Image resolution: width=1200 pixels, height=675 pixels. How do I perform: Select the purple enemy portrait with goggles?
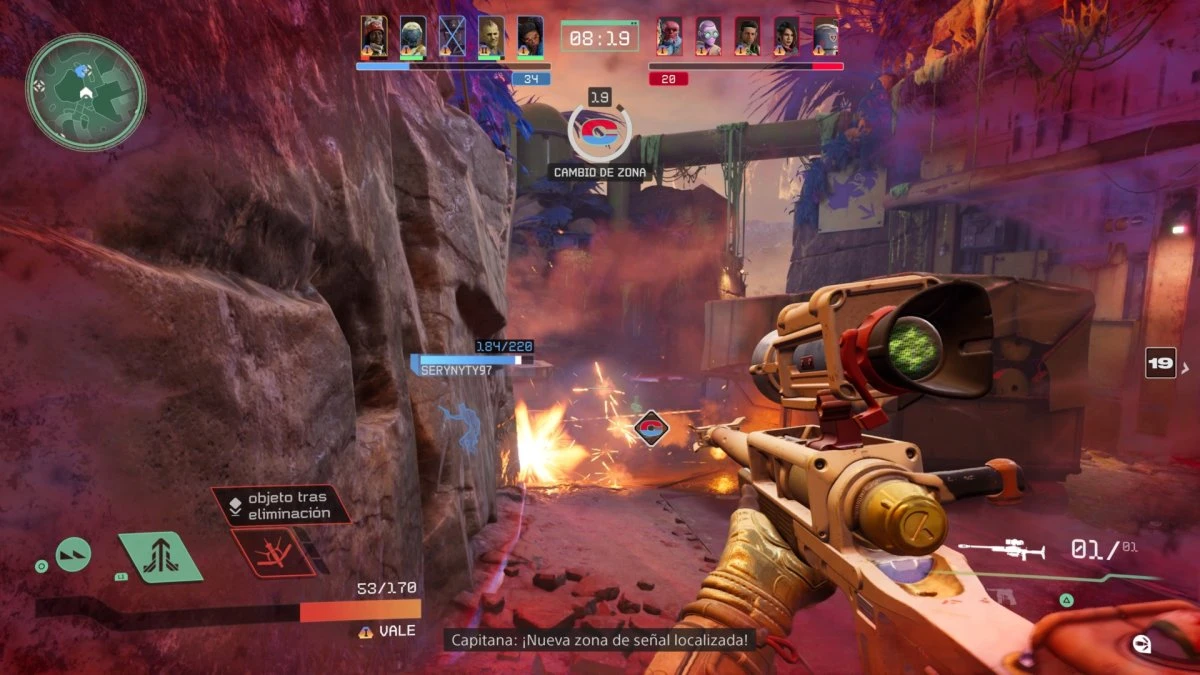tap(709, 37)
